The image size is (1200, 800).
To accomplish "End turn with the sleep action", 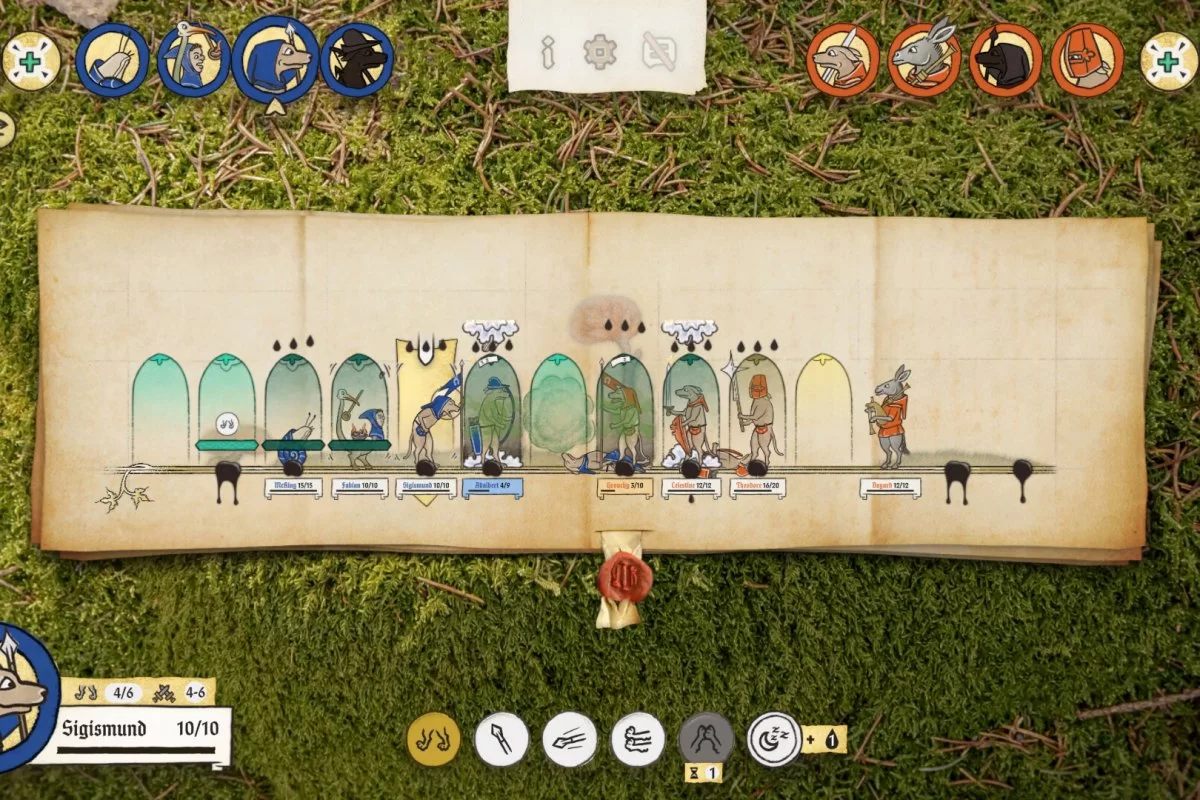I will tap(775, 739).
